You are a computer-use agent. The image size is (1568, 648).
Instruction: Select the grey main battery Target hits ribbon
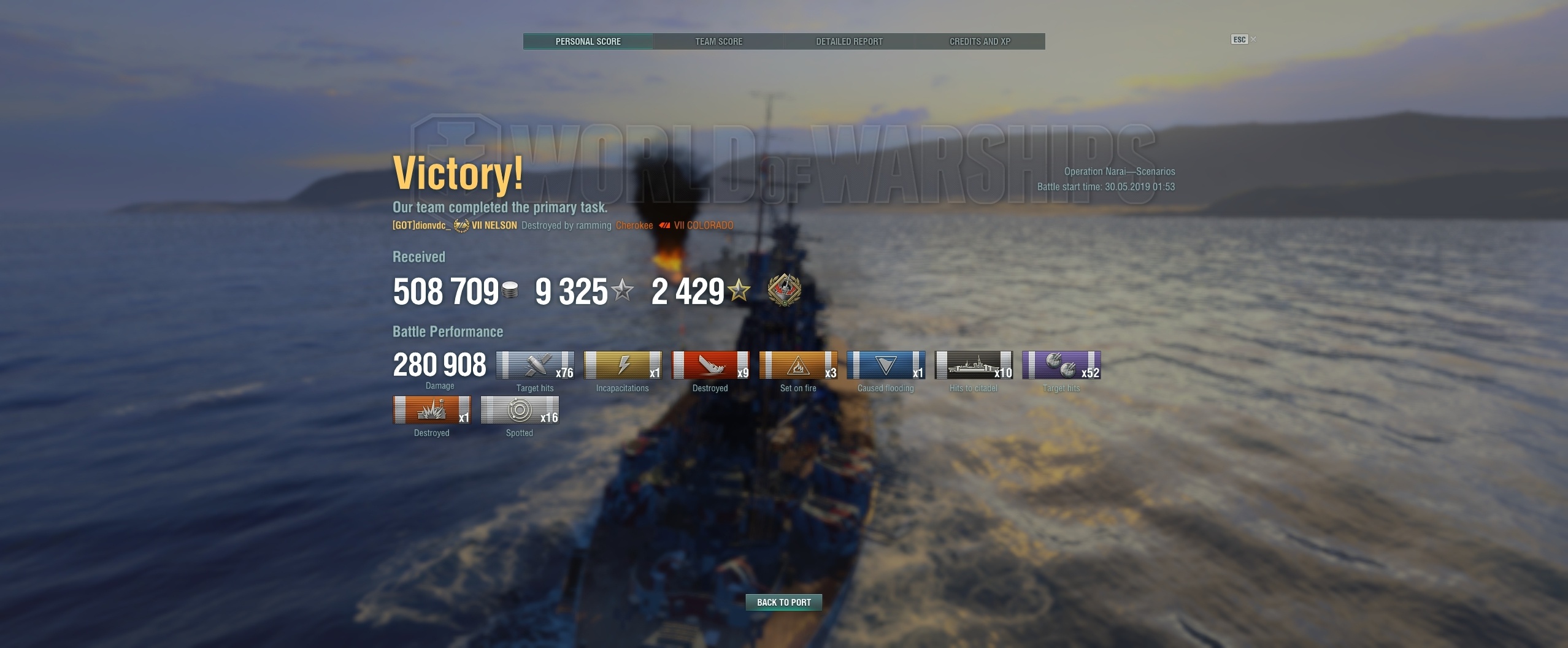point(534,365)
